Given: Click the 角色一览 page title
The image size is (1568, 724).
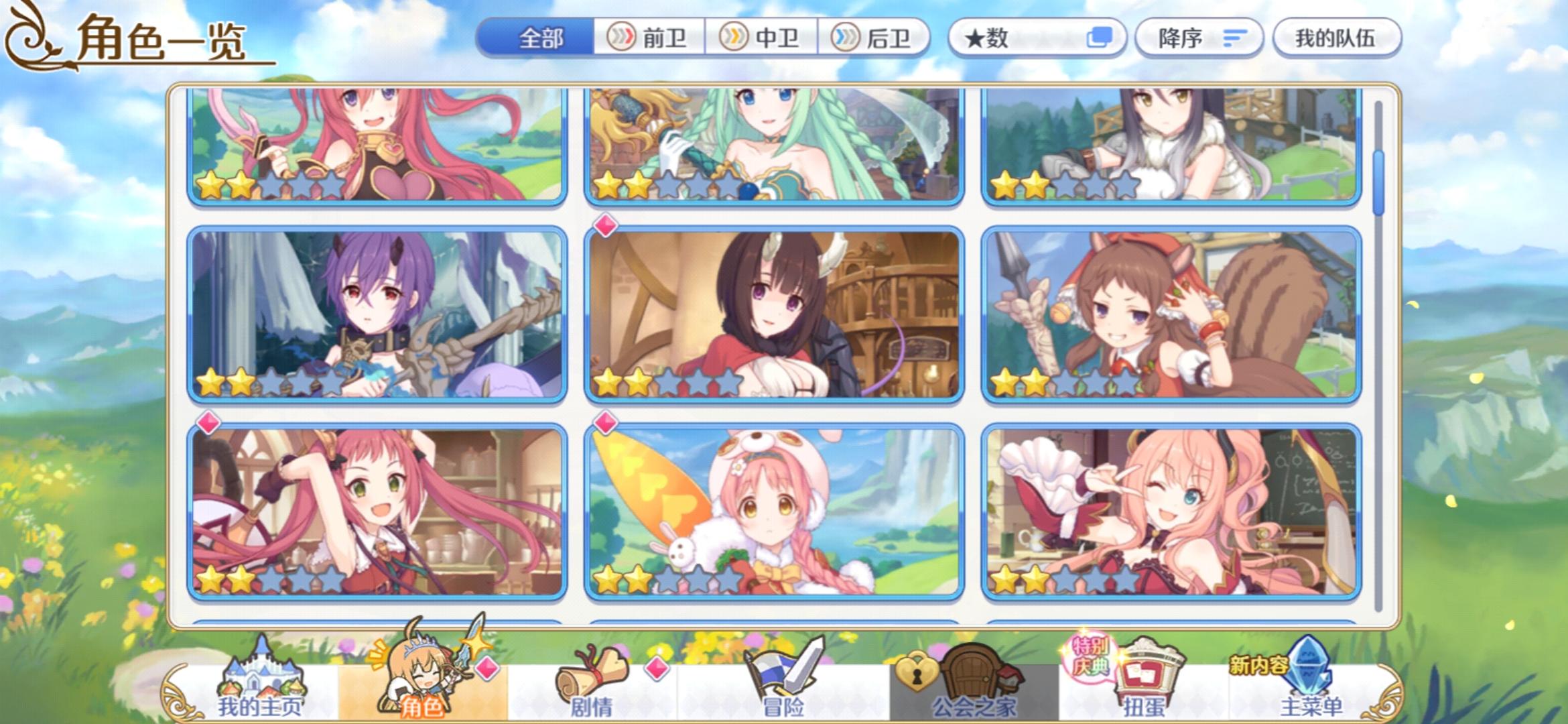Looking at the screenshot, I should point(161,42).
